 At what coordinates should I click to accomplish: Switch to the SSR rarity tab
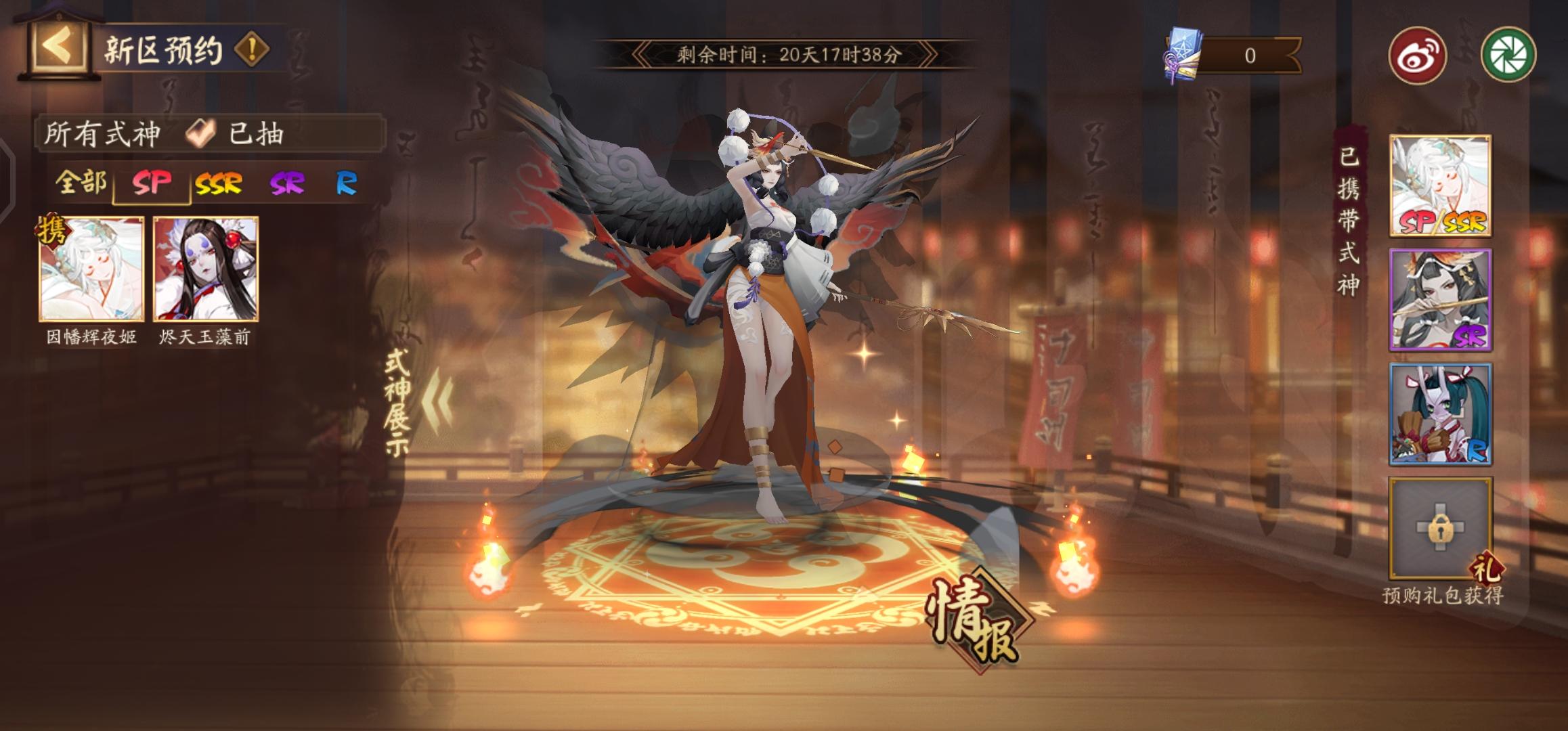point(217,183)
